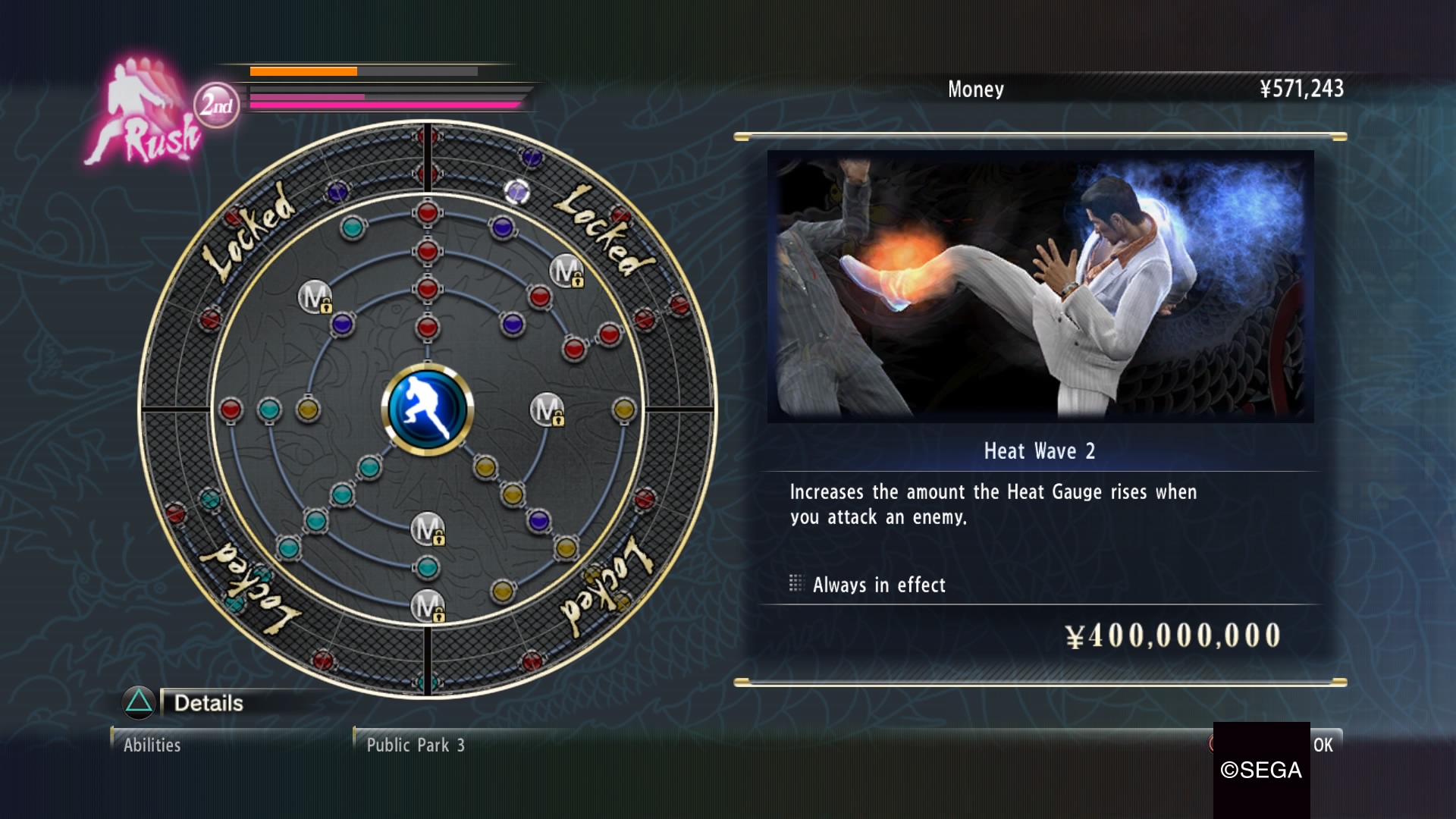The height and width of the screenshot is (819, 1456).
Task: Select the central blue Rush style emblem
Action: [x=427, y=409]
